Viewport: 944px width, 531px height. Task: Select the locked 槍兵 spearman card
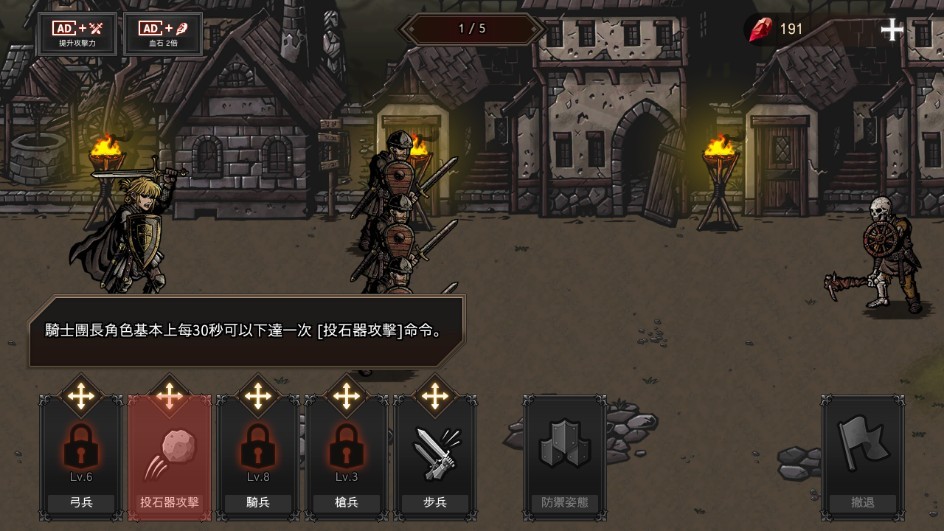(346, 456)
